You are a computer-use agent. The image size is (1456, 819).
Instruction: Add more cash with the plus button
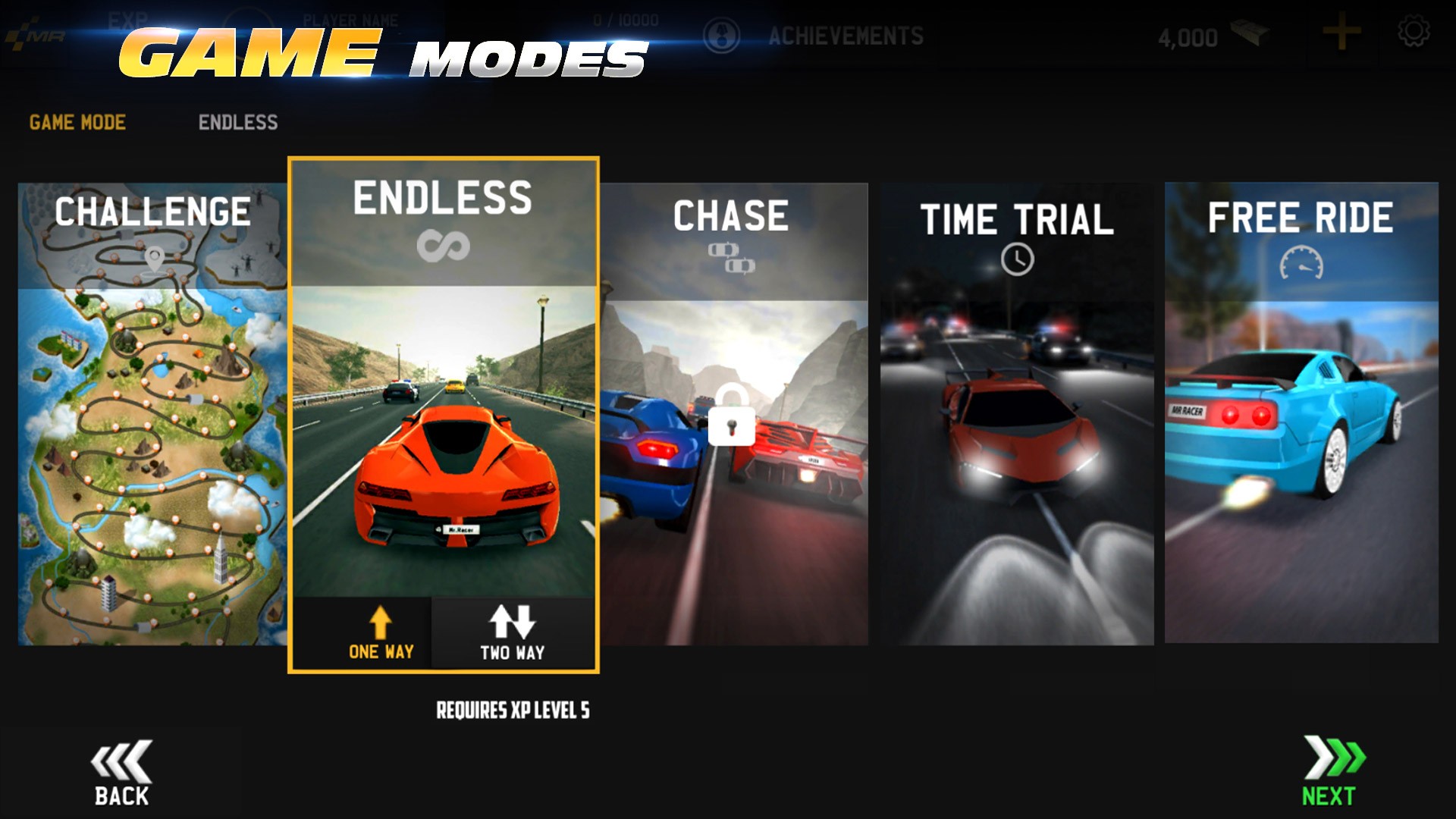tap(1341, 34)
